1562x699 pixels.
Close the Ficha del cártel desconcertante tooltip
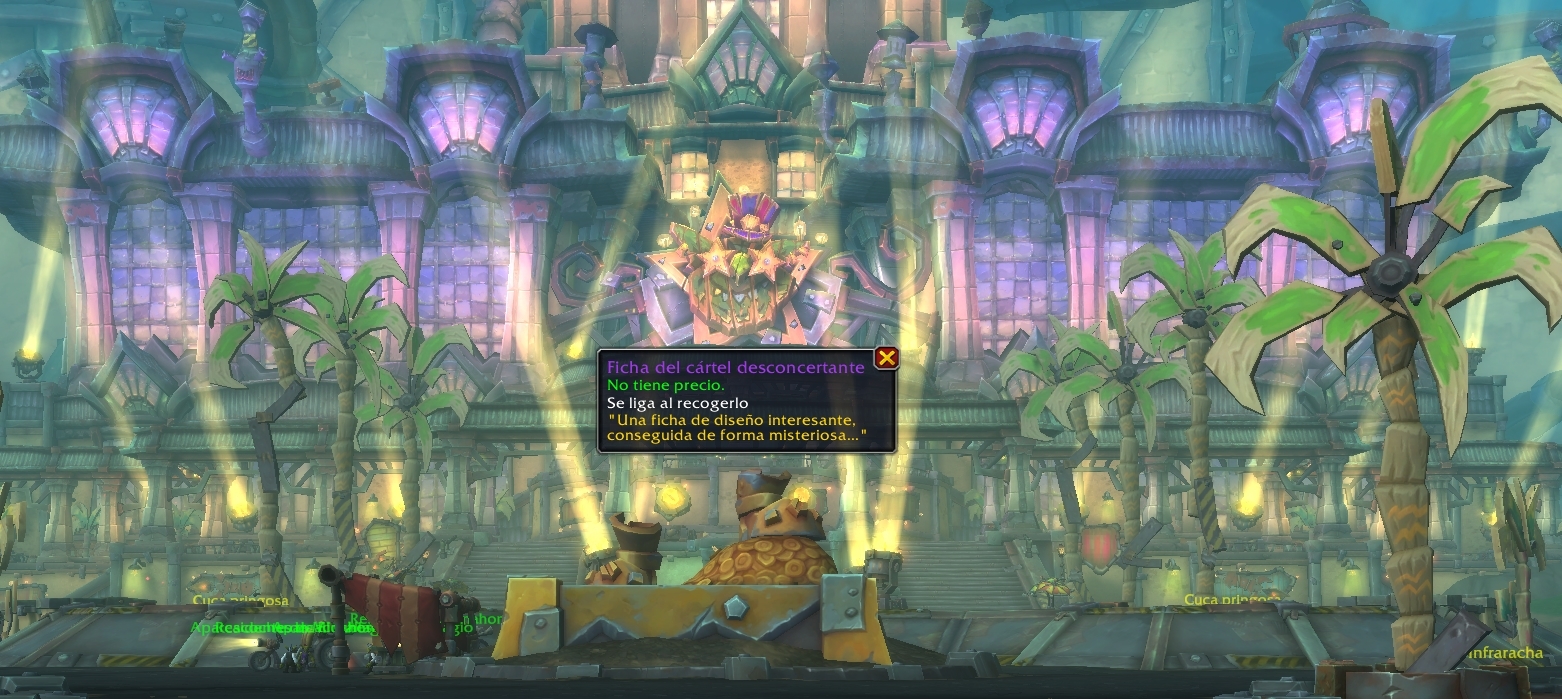coord(885,359)
